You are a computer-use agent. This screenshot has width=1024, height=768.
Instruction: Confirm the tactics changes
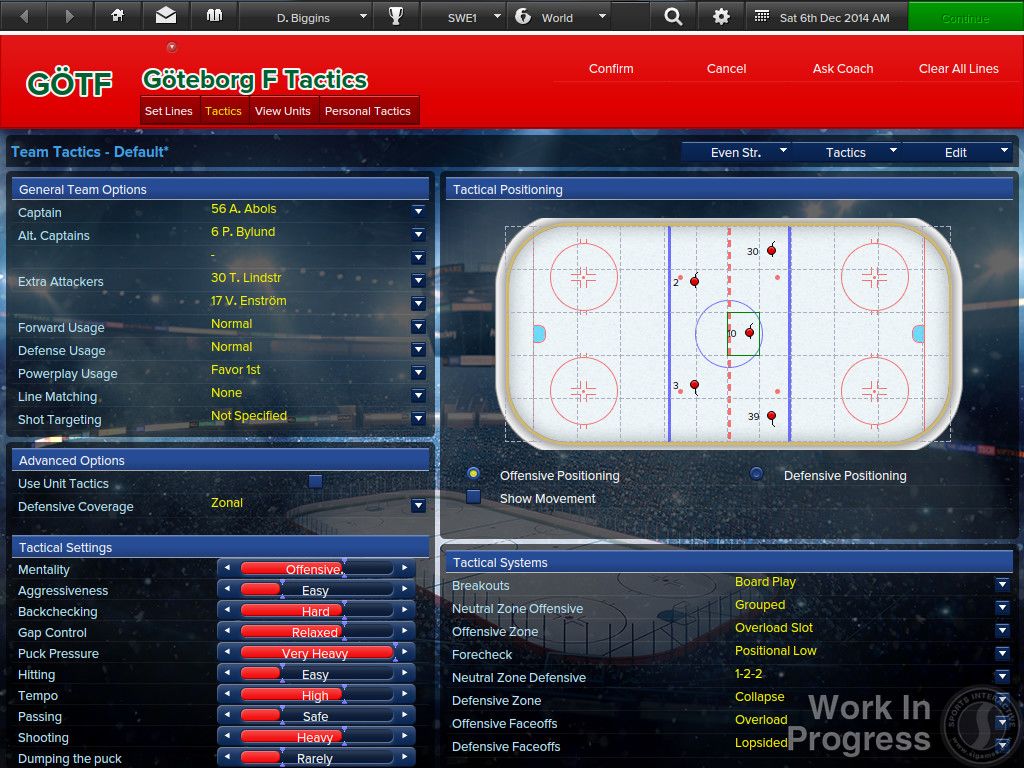point(611,69)
